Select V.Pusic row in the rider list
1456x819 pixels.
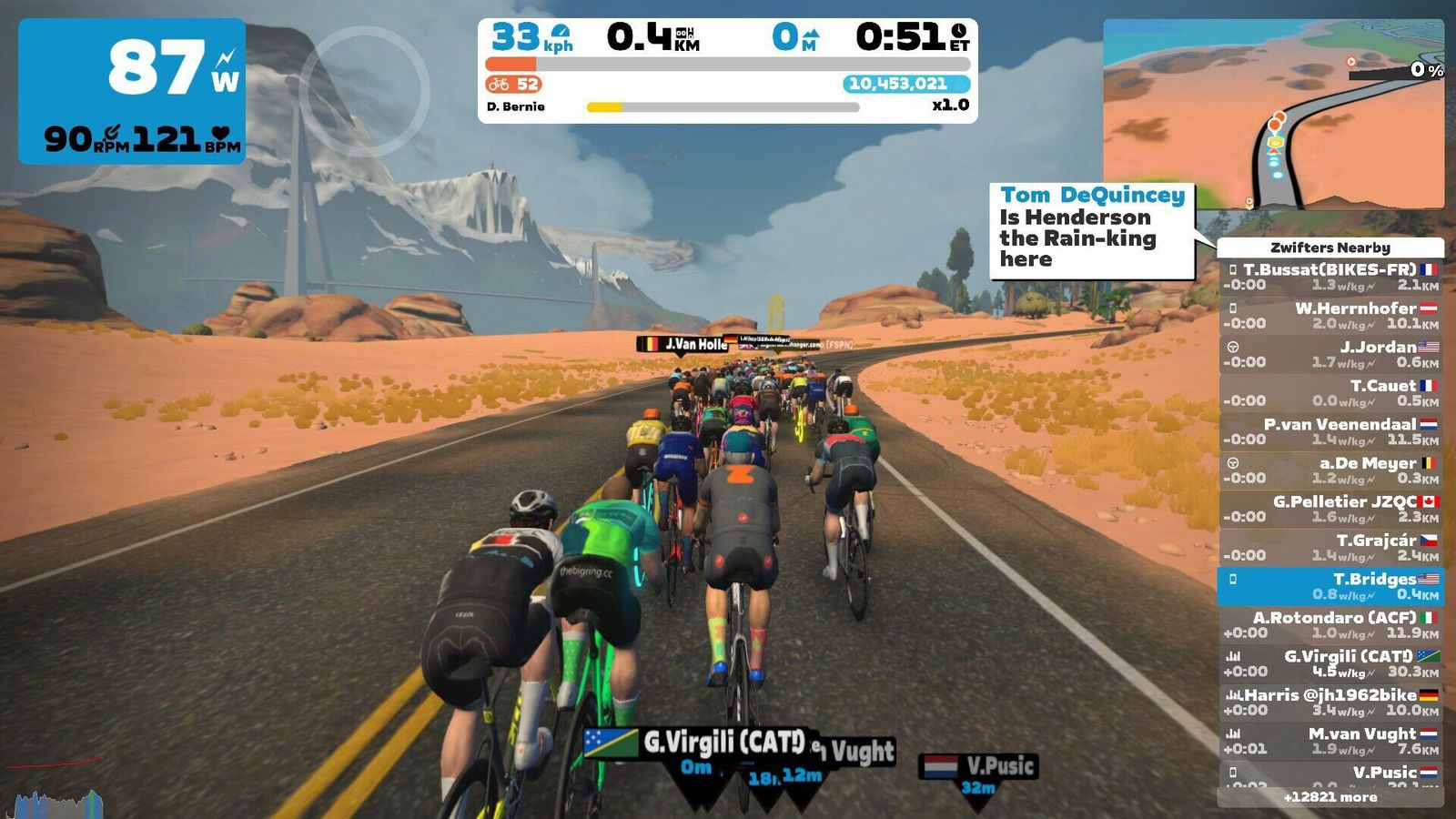coord(1330,774)
